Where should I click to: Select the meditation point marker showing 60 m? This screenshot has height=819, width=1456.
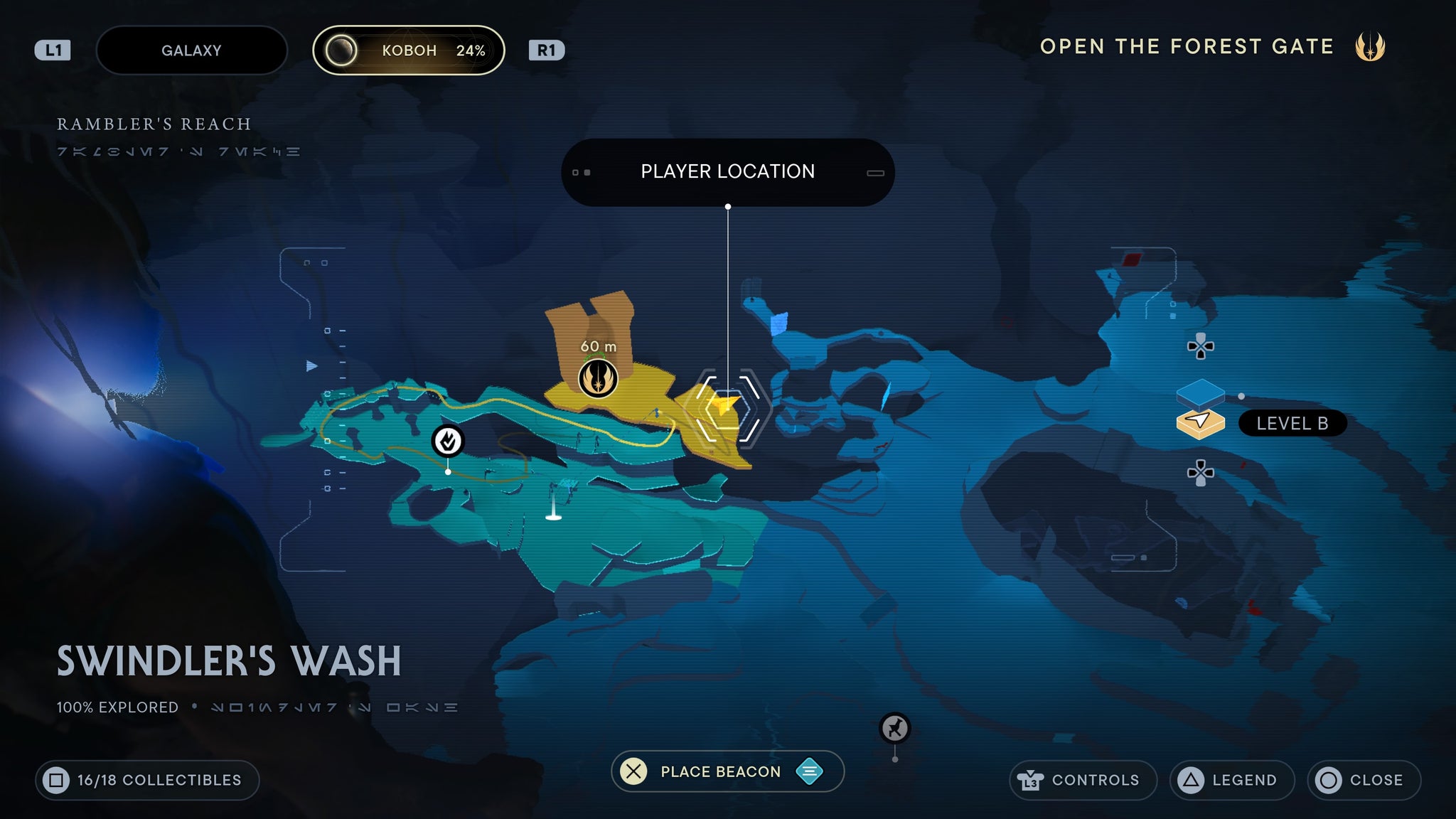pyautogui.click(x=598, y=378)
